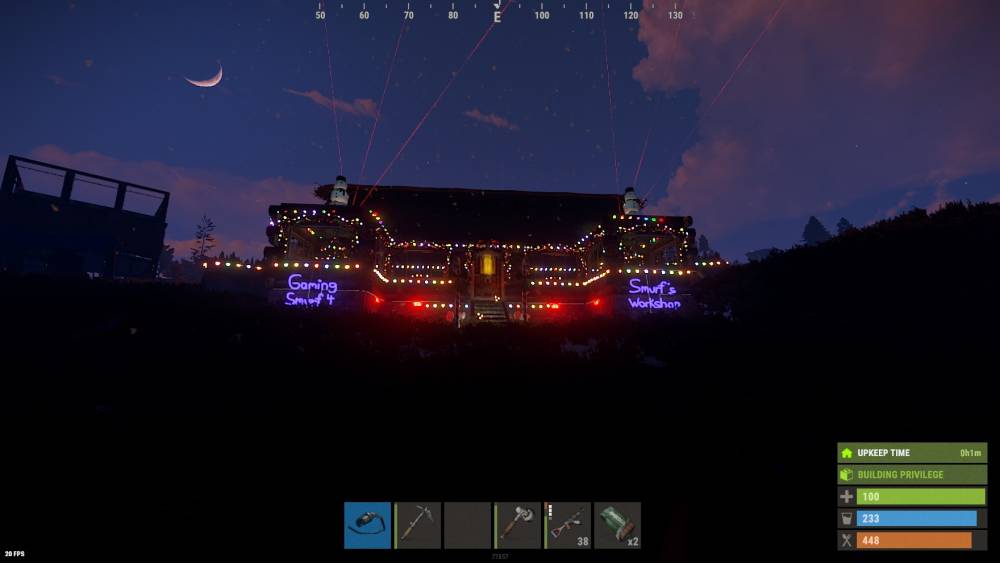Select the highlighted first hotbar slot

[367, 525]
